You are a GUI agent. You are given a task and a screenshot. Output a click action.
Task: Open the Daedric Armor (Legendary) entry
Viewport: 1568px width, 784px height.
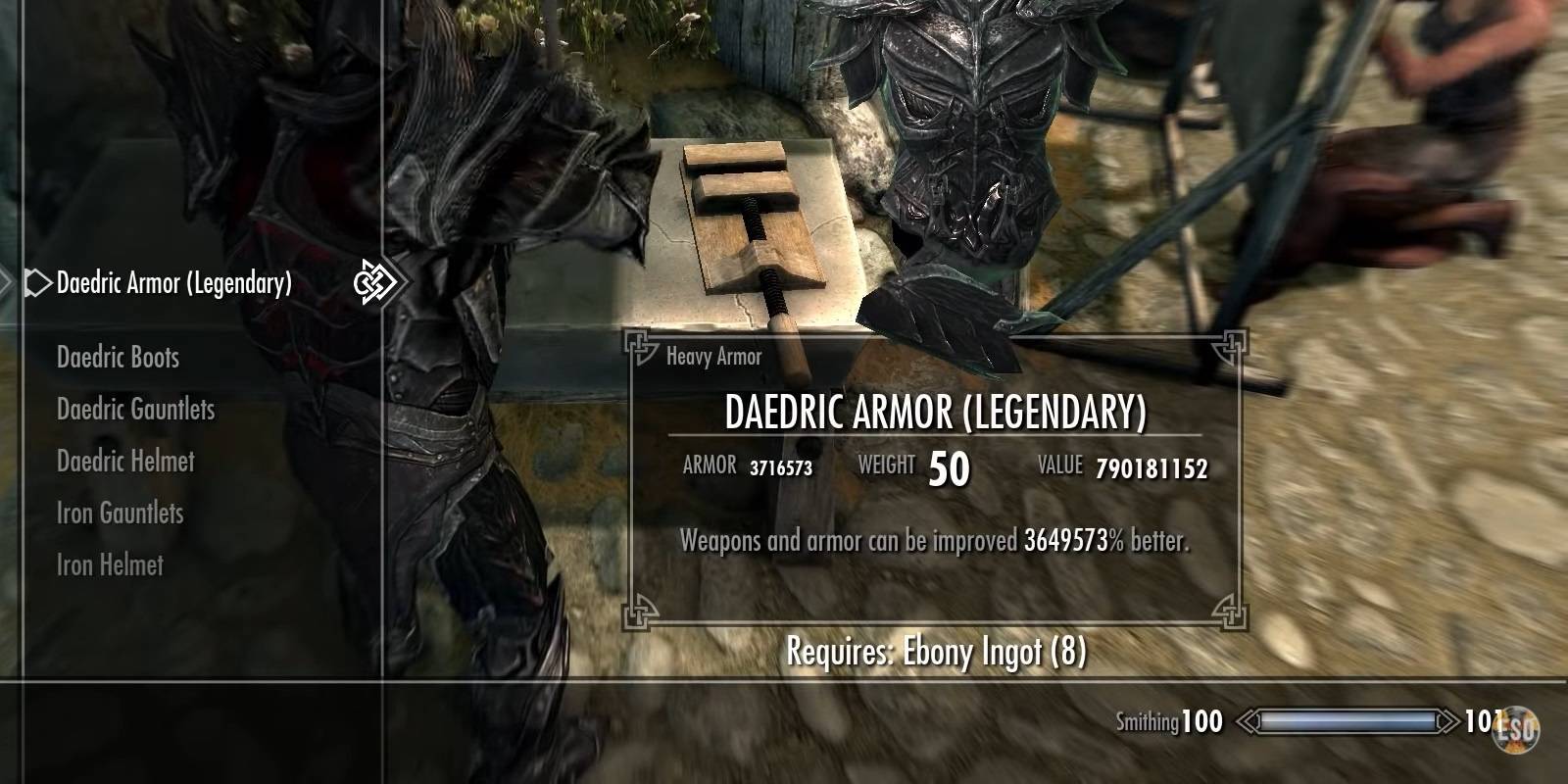[173, 284]
